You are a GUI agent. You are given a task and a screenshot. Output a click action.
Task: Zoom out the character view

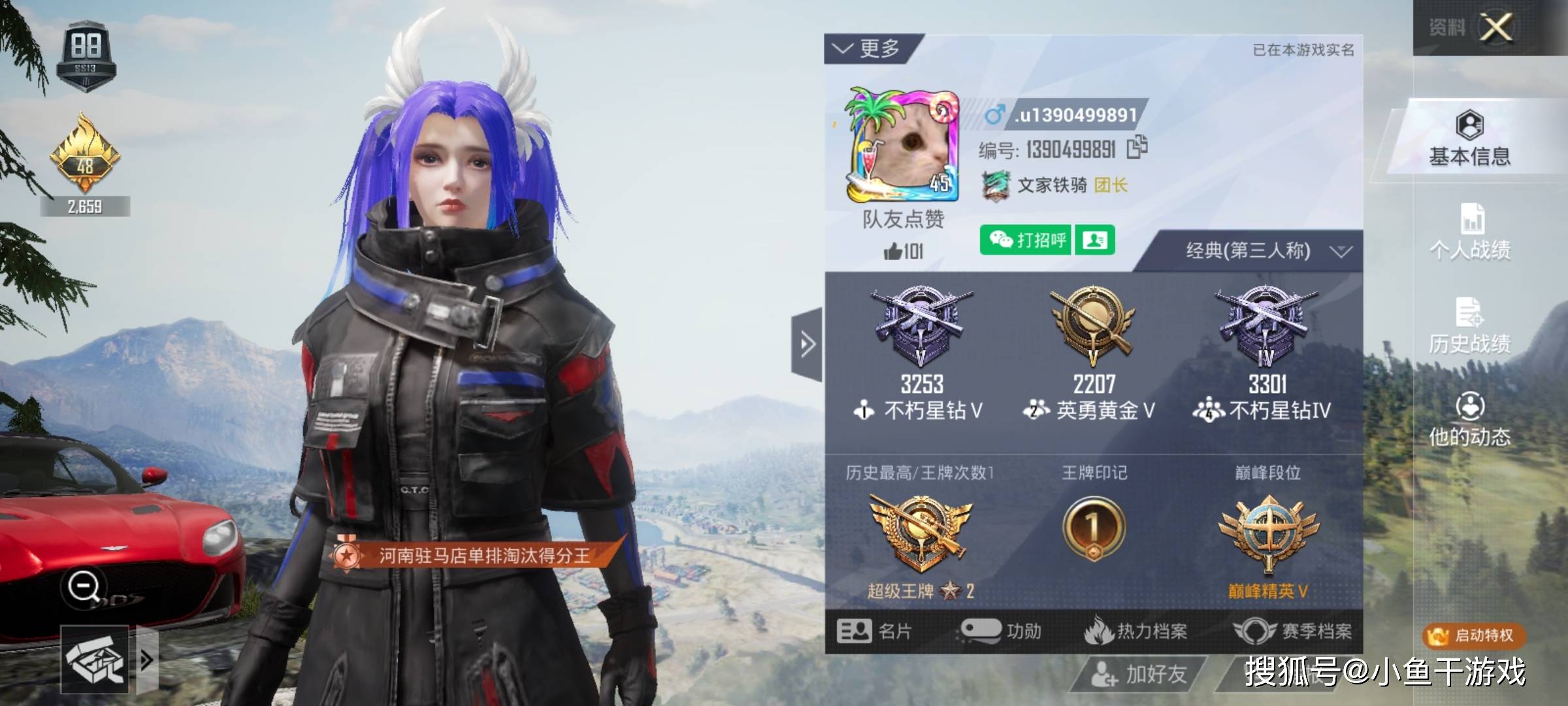(84, 586)
